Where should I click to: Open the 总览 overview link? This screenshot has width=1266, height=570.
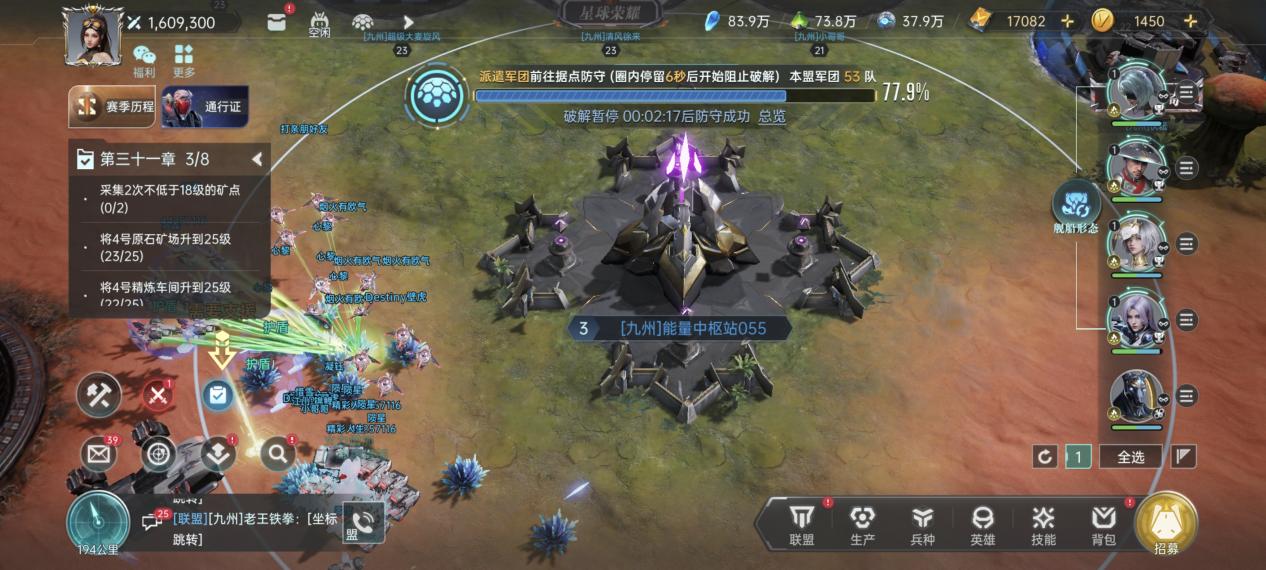(x=772, y=116)
